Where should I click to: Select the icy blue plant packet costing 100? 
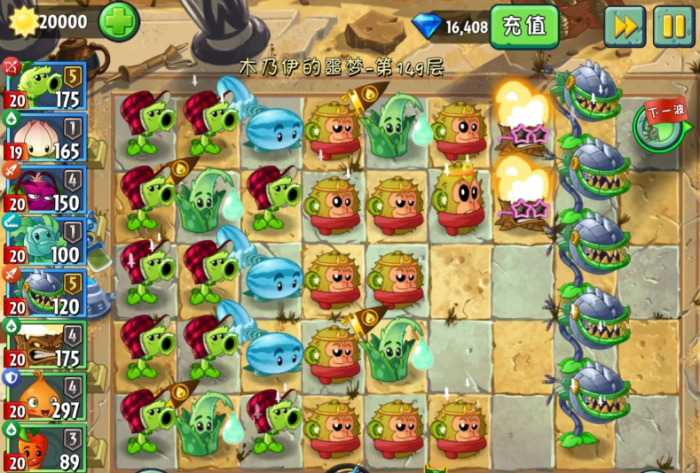pos(46,241)
